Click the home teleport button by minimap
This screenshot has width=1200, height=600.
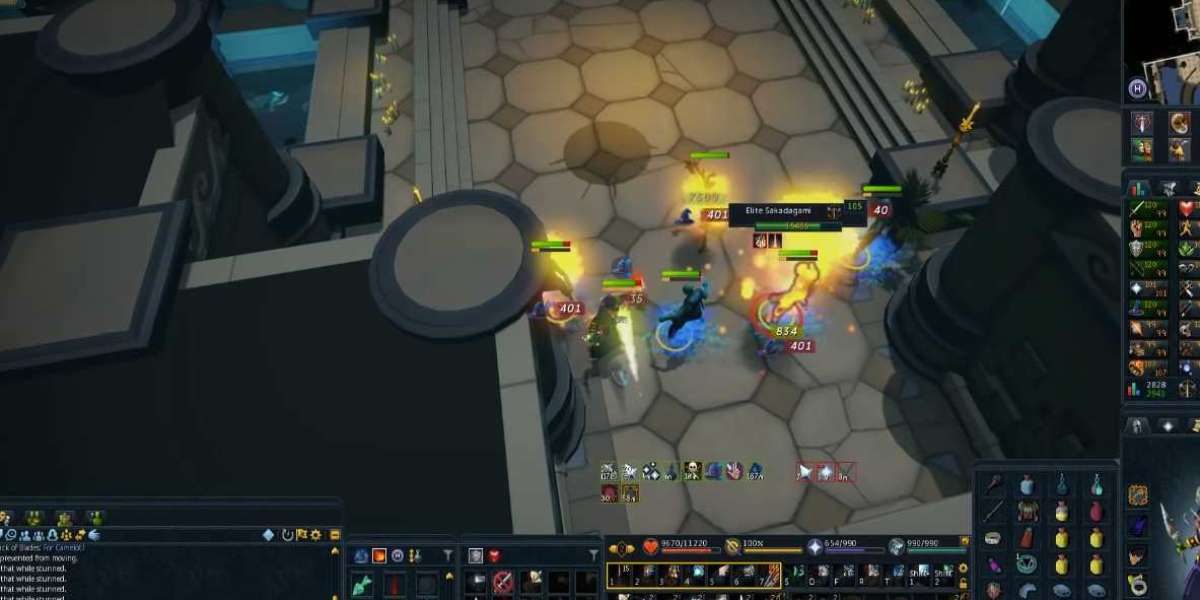[1137, 88]
